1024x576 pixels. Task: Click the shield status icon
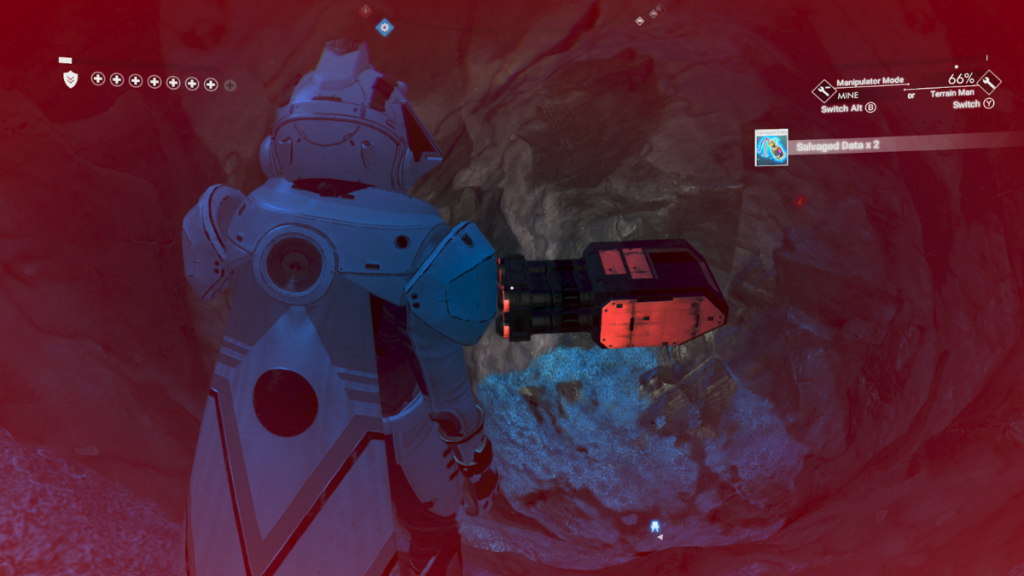(70, 80)
